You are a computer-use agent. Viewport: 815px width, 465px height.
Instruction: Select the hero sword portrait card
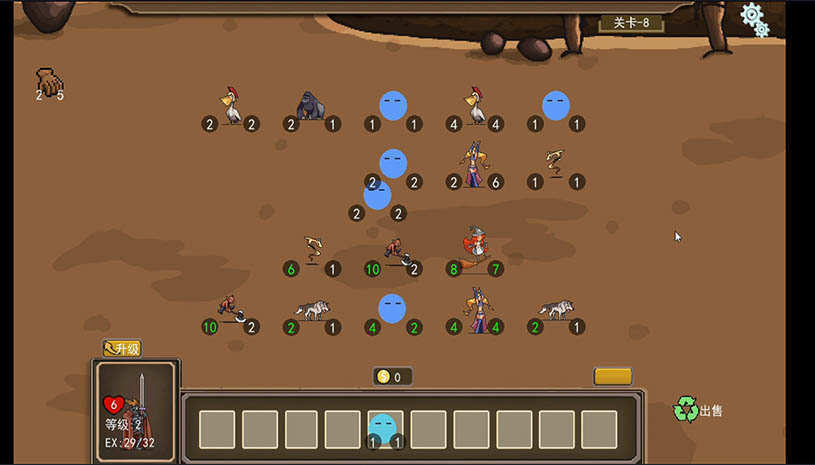click(136, 408)
